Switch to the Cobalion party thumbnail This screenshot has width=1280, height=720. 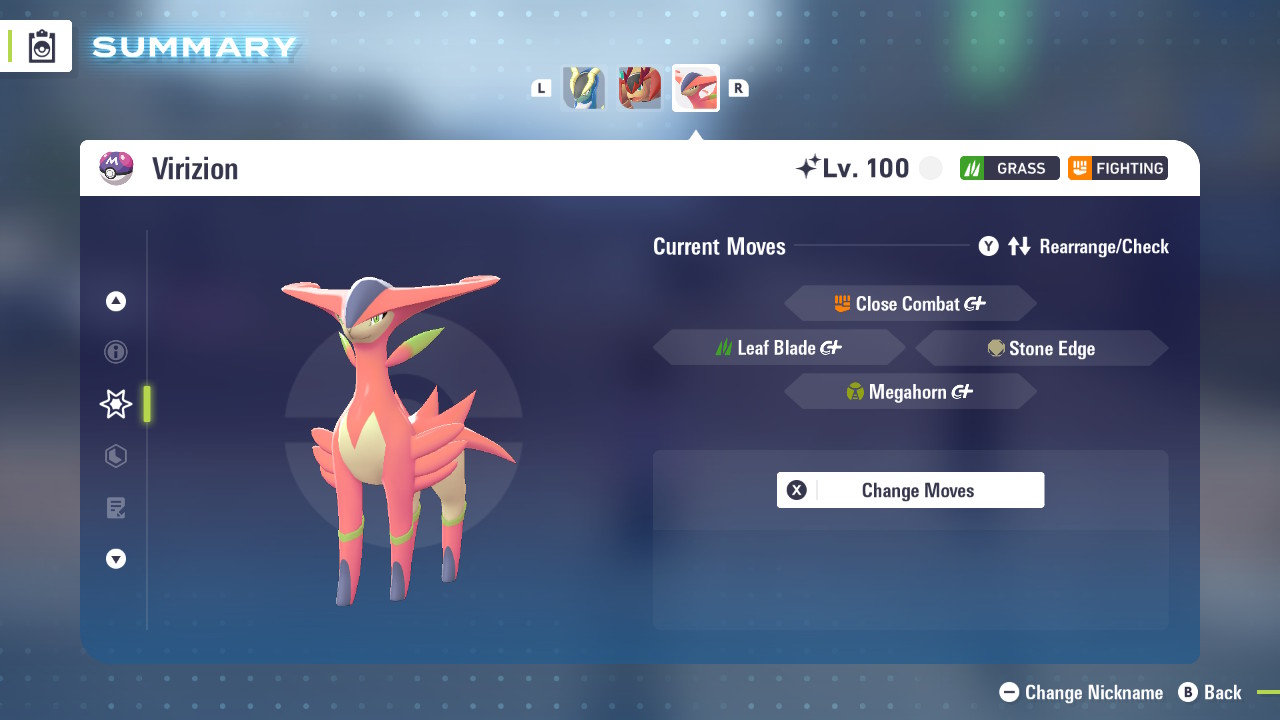click(x=584, y=88)
